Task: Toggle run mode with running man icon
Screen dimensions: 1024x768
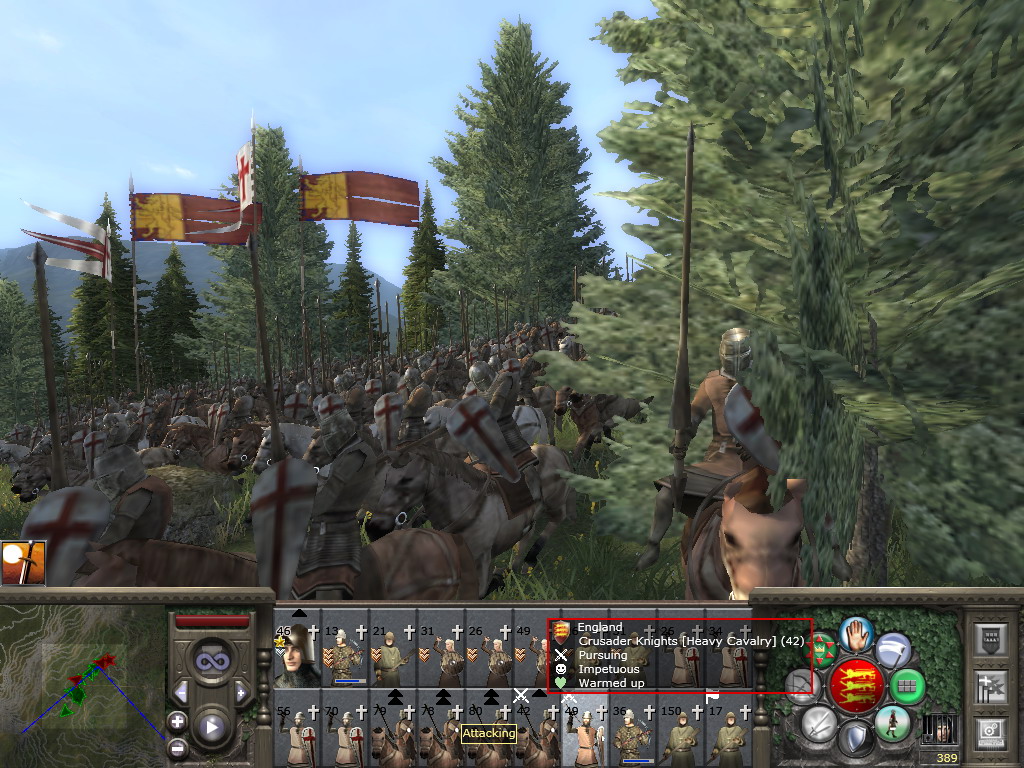Action: coord(892,723)
